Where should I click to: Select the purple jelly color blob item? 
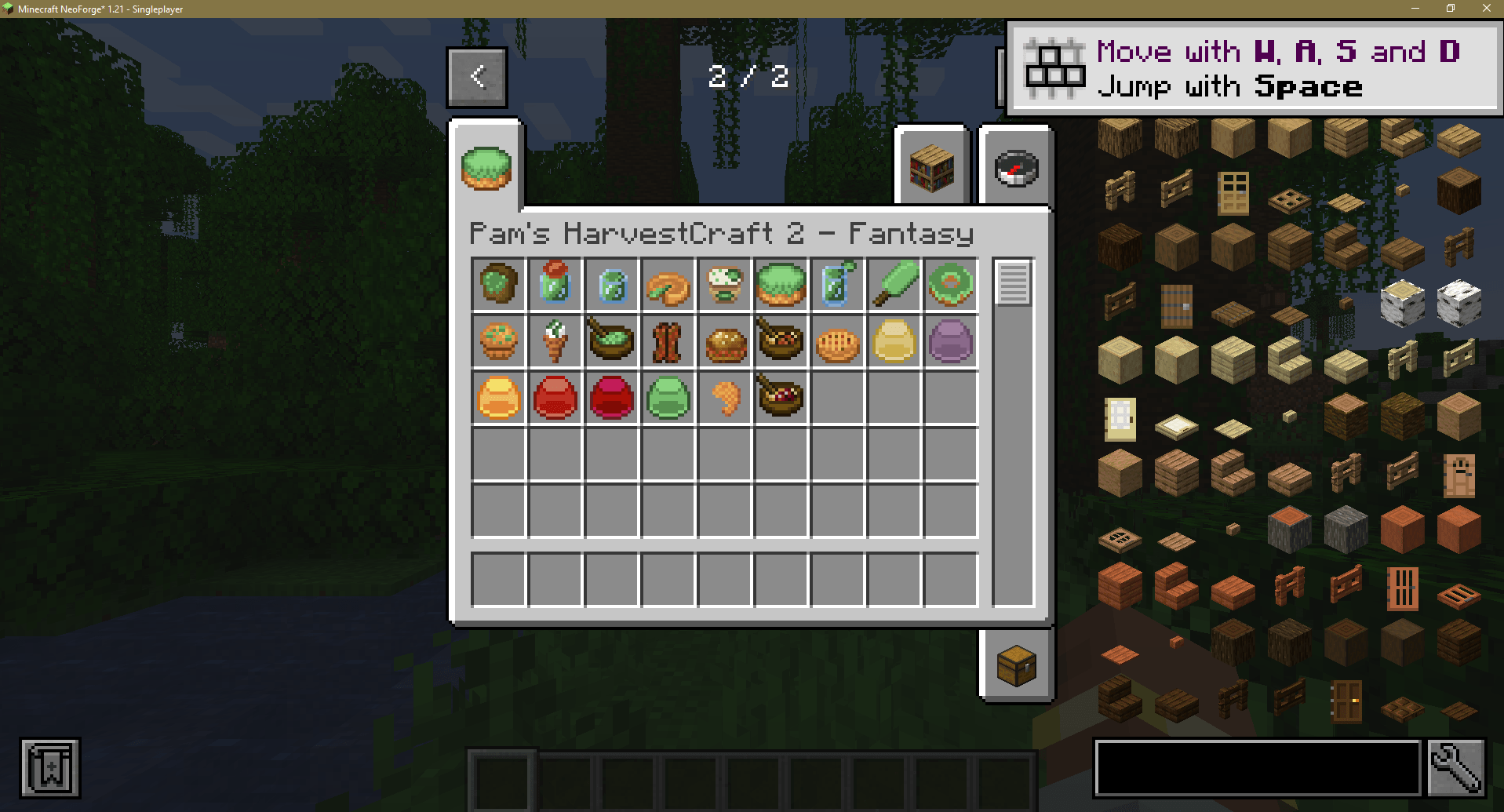(x=951, y=341)
